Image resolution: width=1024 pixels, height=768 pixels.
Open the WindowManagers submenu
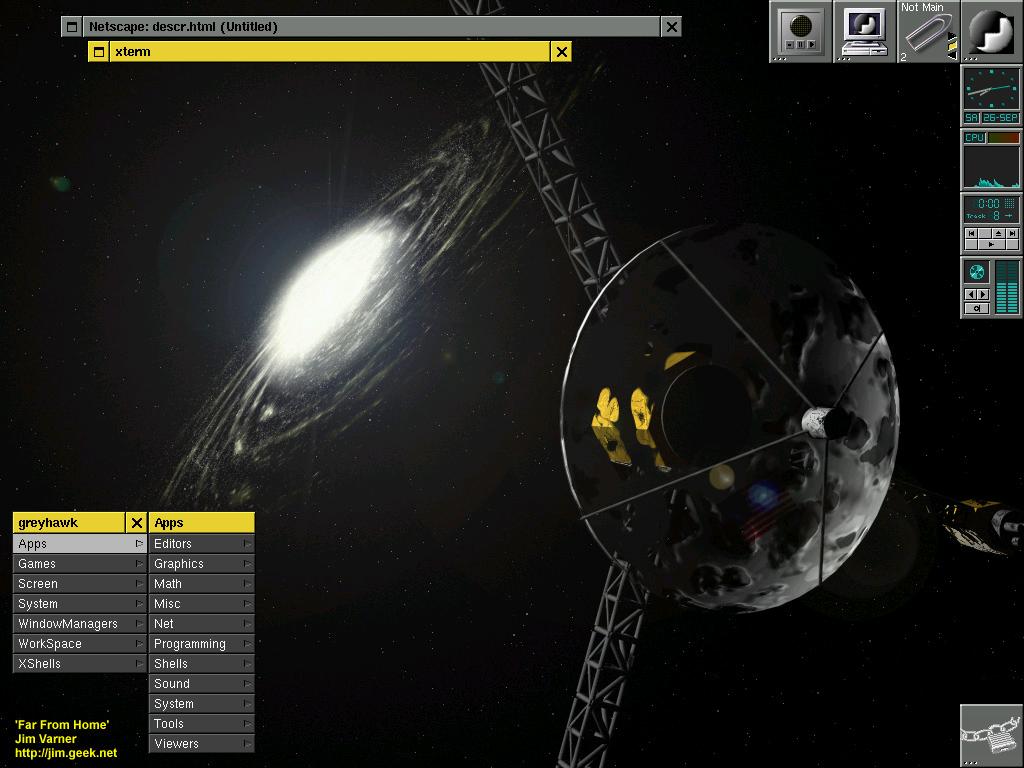(79, 624)
